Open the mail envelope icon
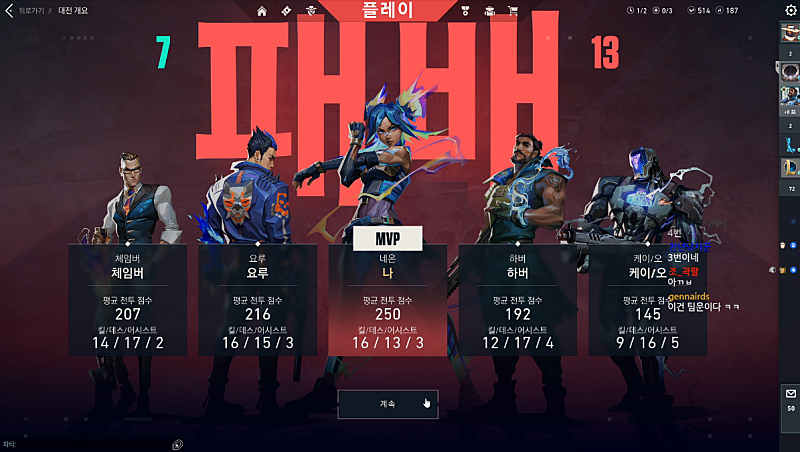 click(x=790, y=393)
